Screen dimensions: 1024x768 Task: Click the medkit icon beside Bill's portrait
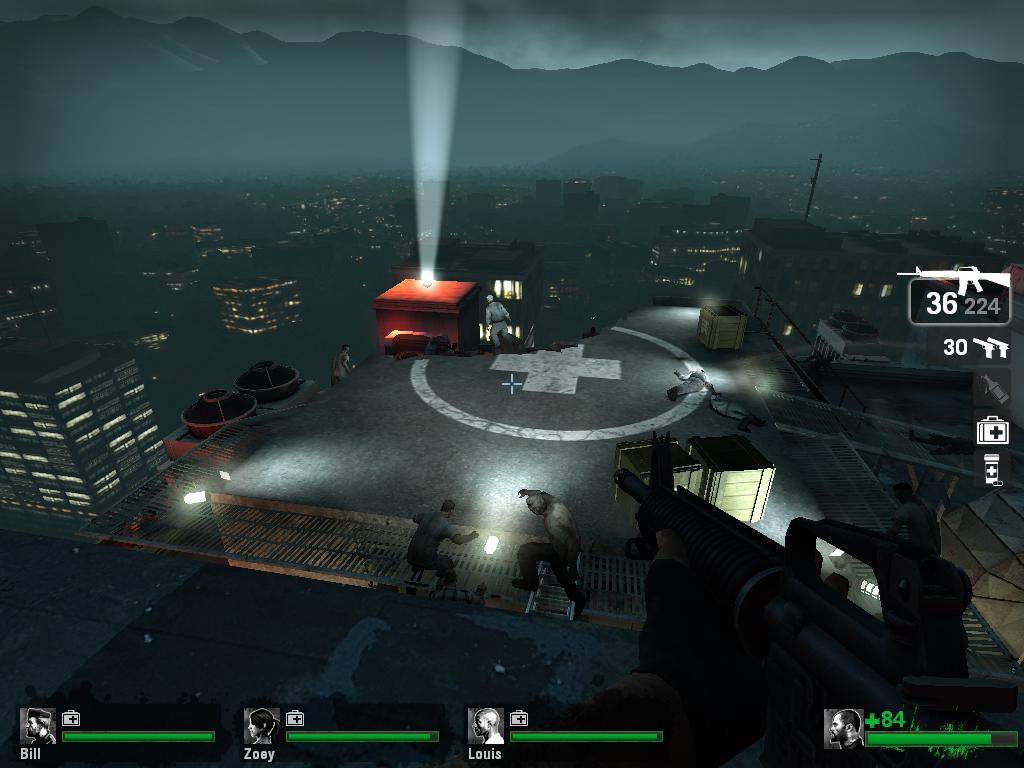71,718
